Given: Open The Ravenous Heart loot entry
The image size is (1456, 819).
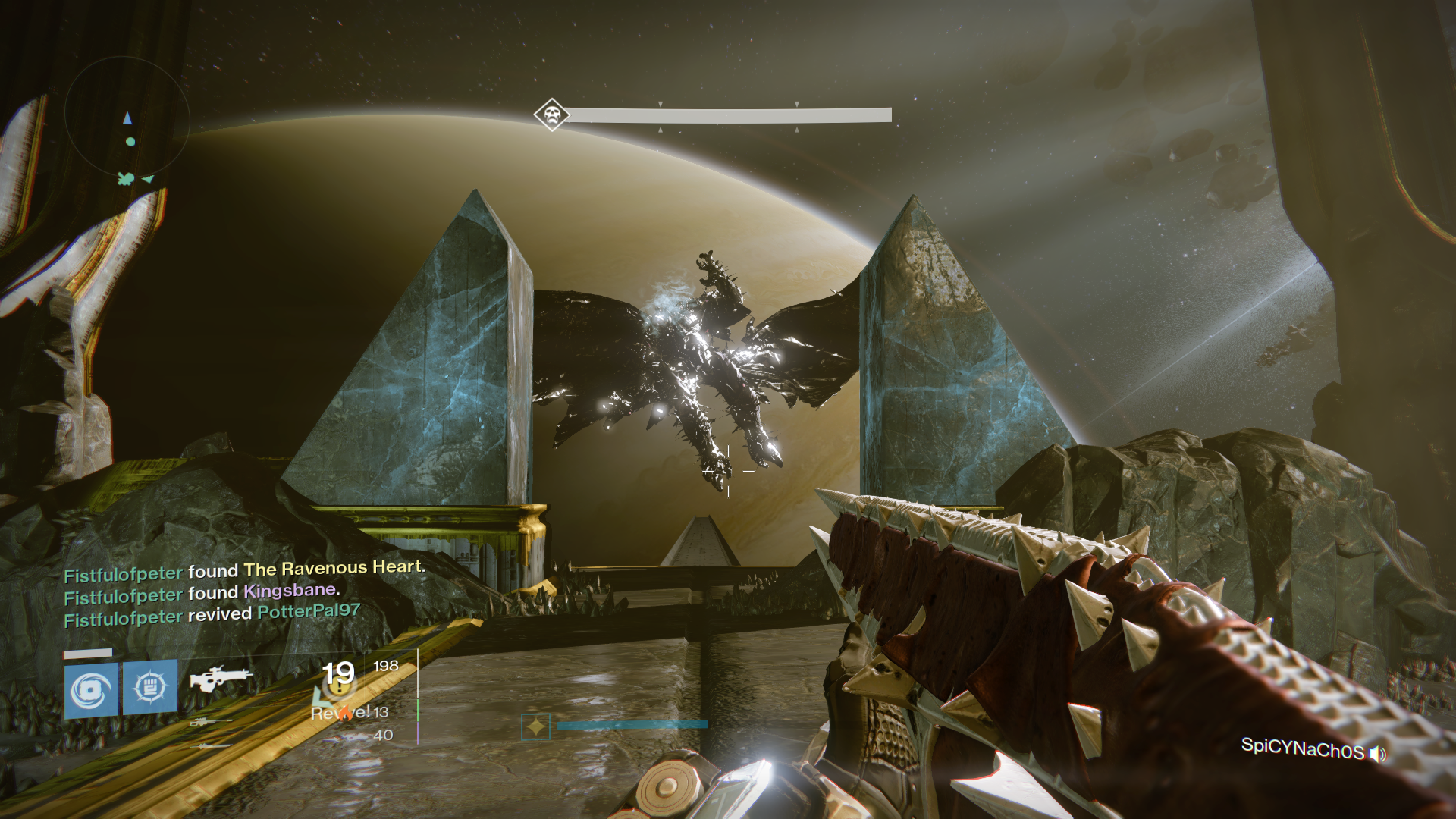Looking at the screenshot, I should [334, 568].
